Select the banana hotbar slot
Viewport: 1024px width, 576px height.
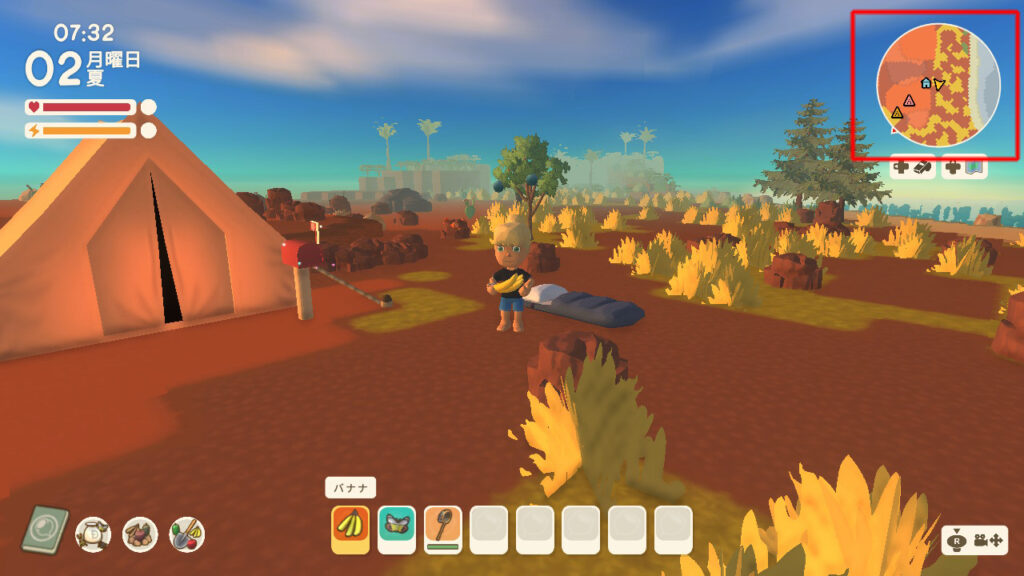[x=350, y=529]
